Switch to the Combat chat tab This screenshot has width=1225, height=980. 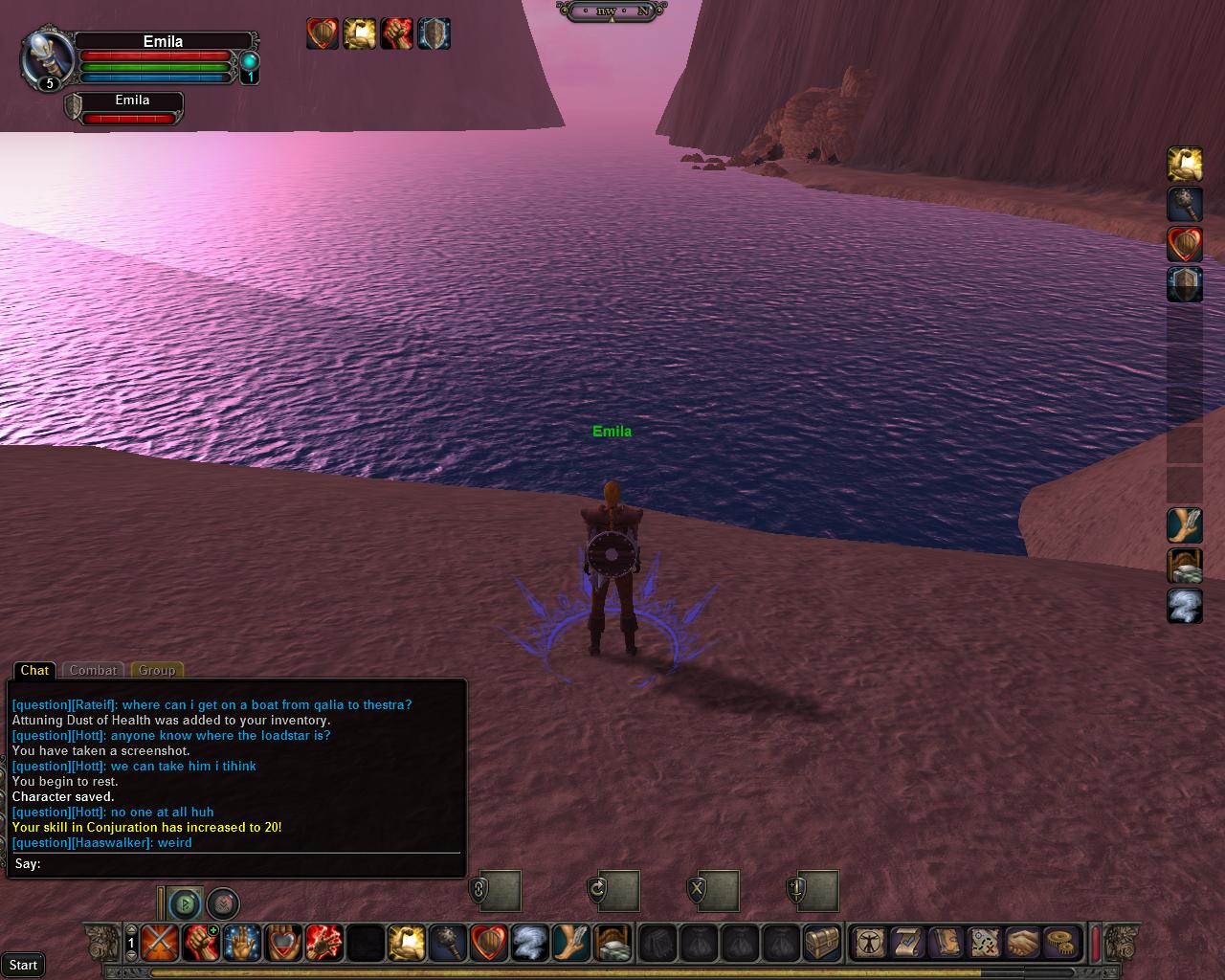(x=93, y=671)
